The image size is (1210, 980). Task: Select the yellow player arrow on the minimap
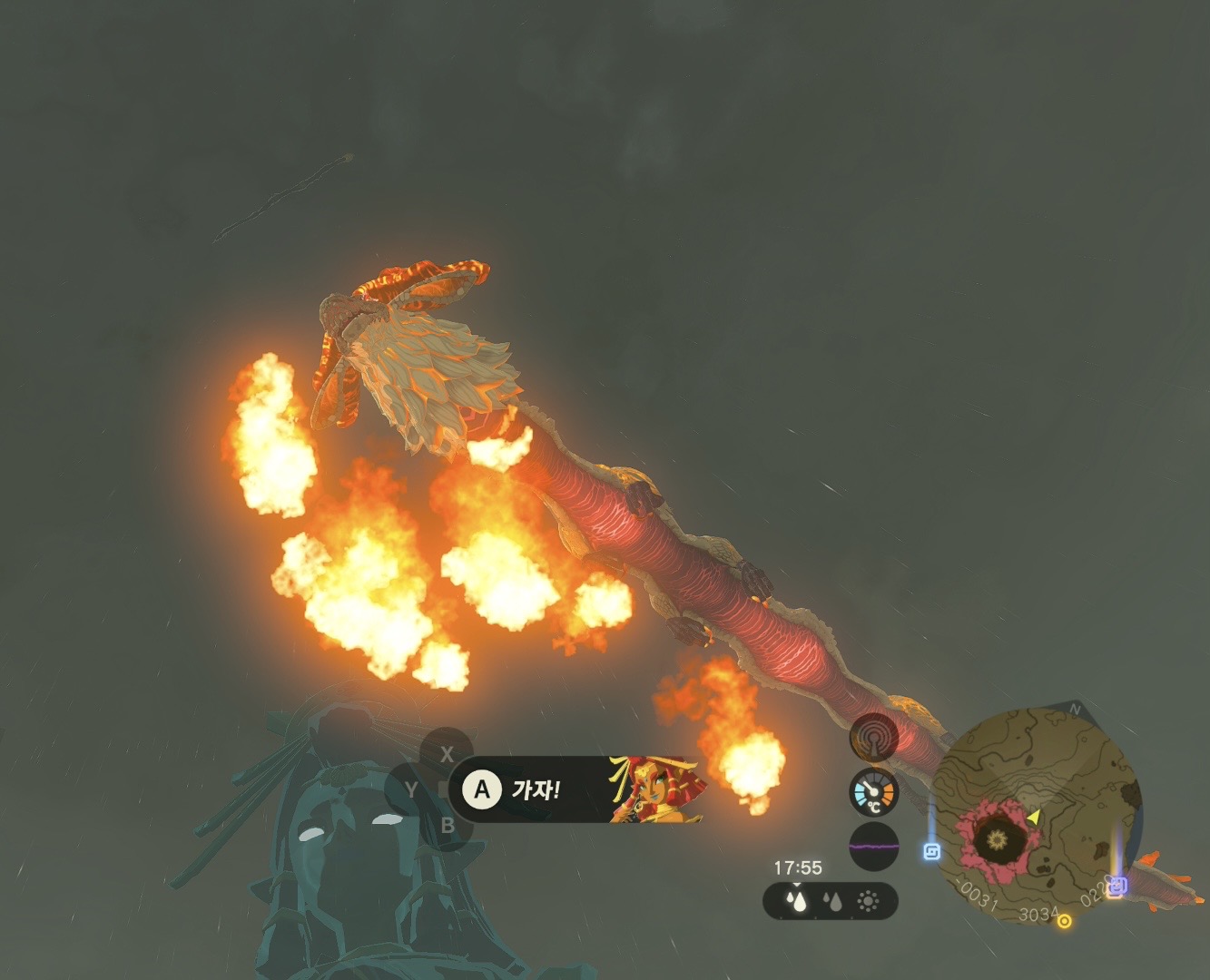tap(1034, 817)
